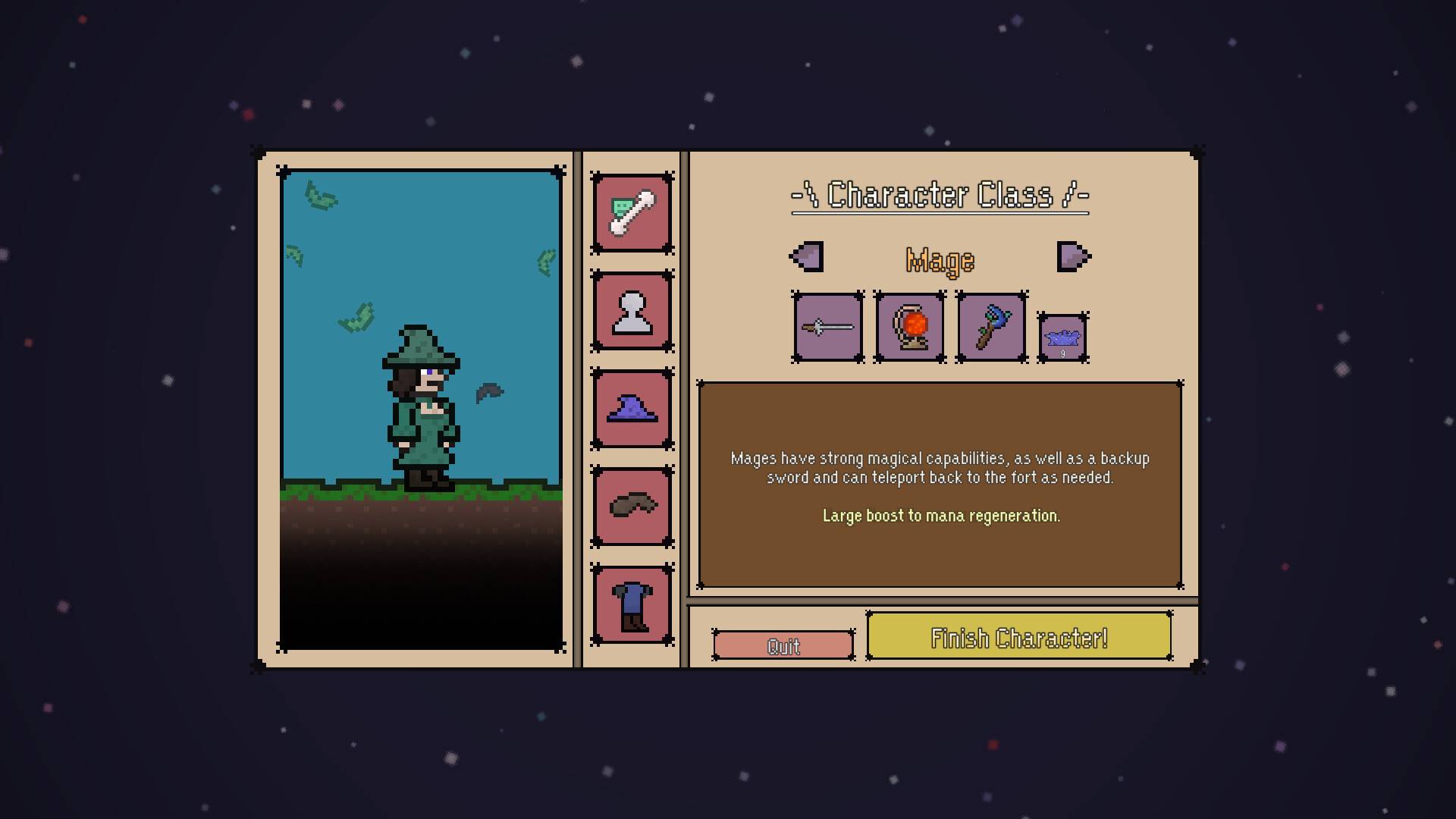Open the body silhouette customization tab
The image size is (1456, 819).
pyautogui.click(x=632, y=311)
